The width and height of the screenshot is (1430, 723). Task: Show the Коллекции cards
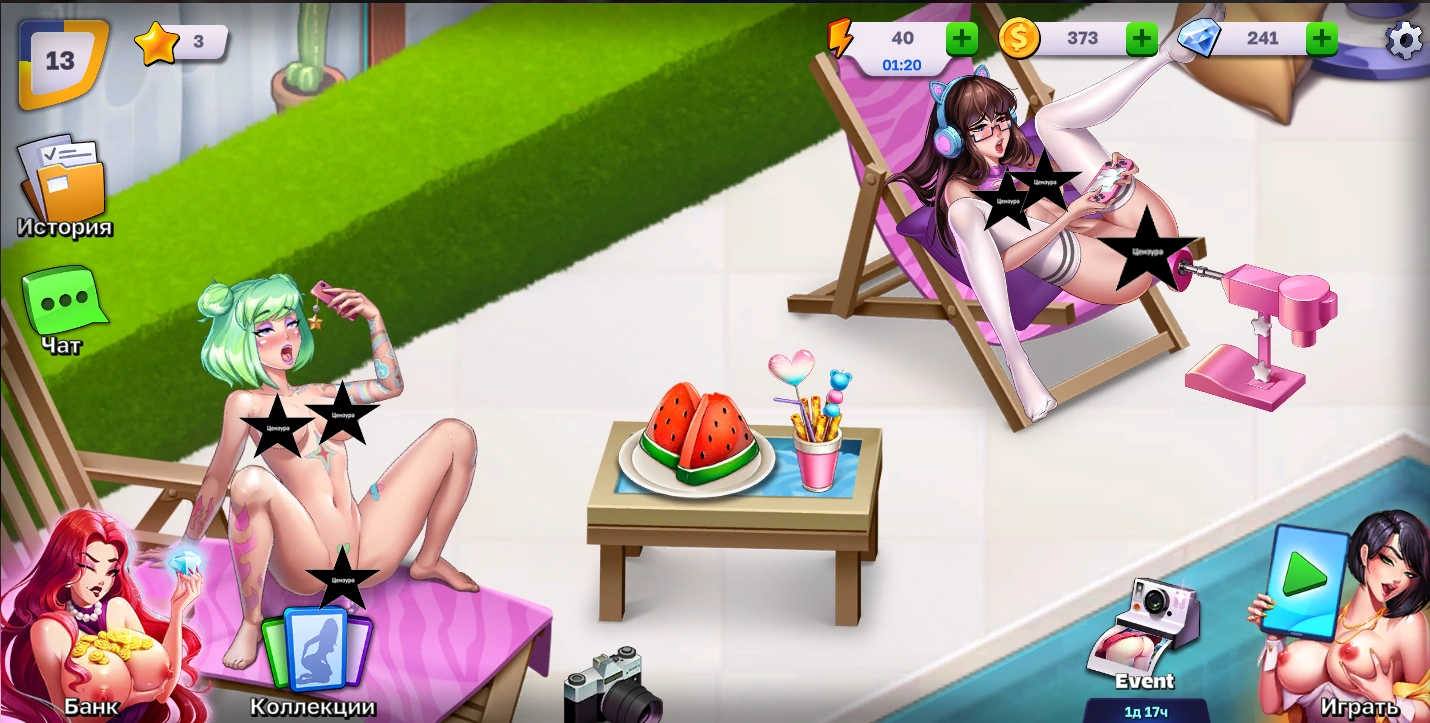(314, 655)
